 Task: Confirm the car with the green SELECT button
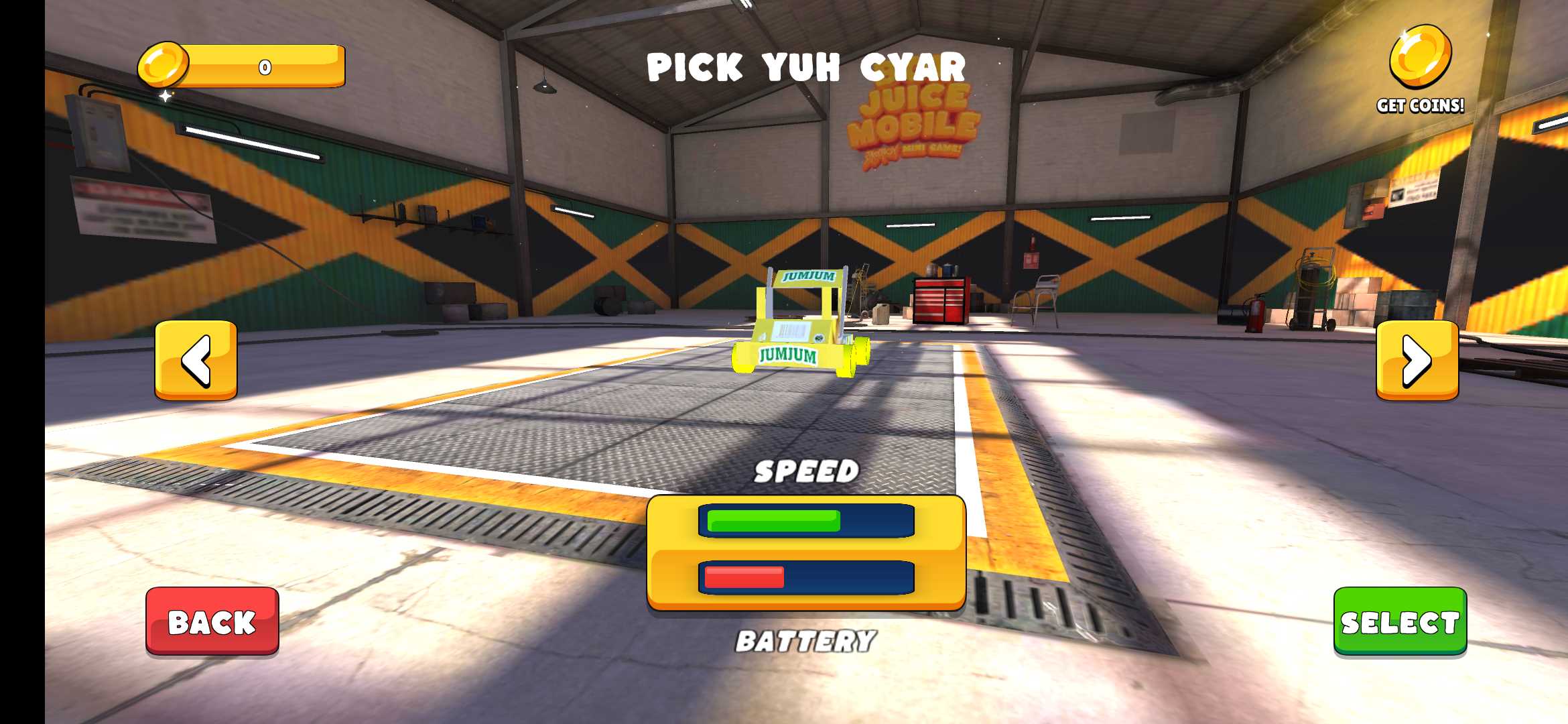[1400, 621]
